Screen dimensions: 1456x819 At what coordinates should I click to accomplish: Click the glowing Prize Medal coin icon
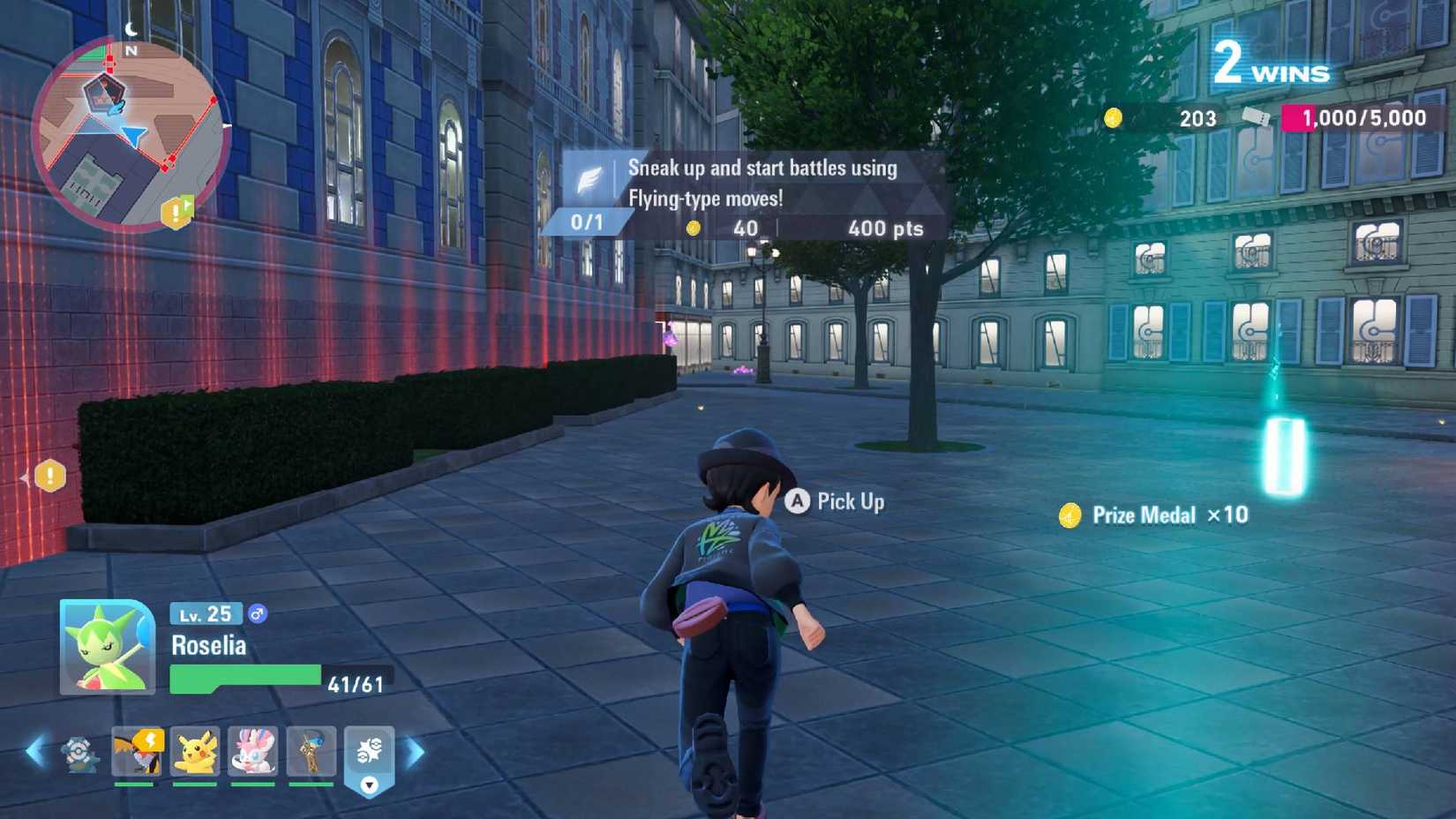1072,515
